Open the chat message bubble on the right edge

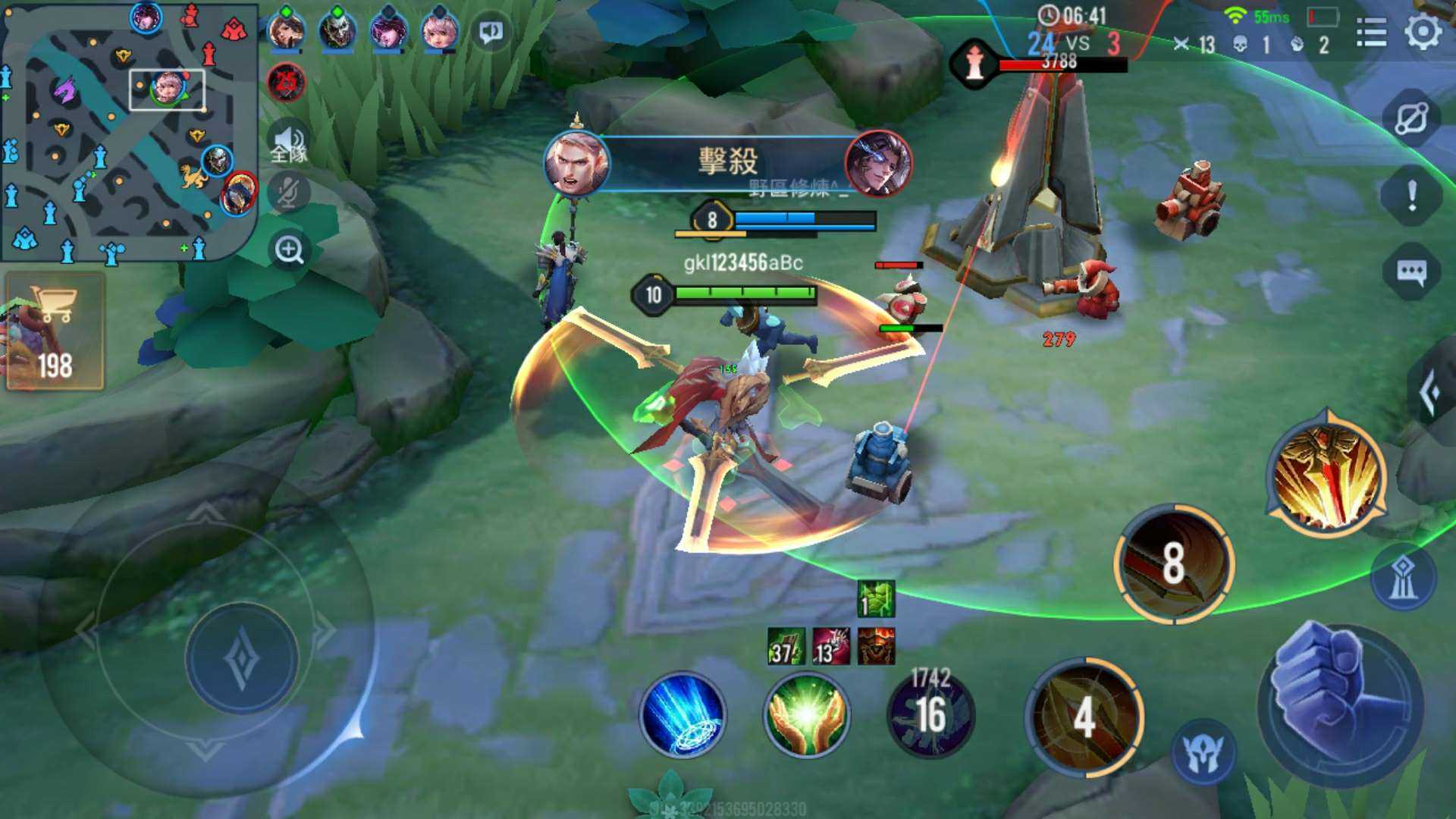click(x=1411, y=271)
